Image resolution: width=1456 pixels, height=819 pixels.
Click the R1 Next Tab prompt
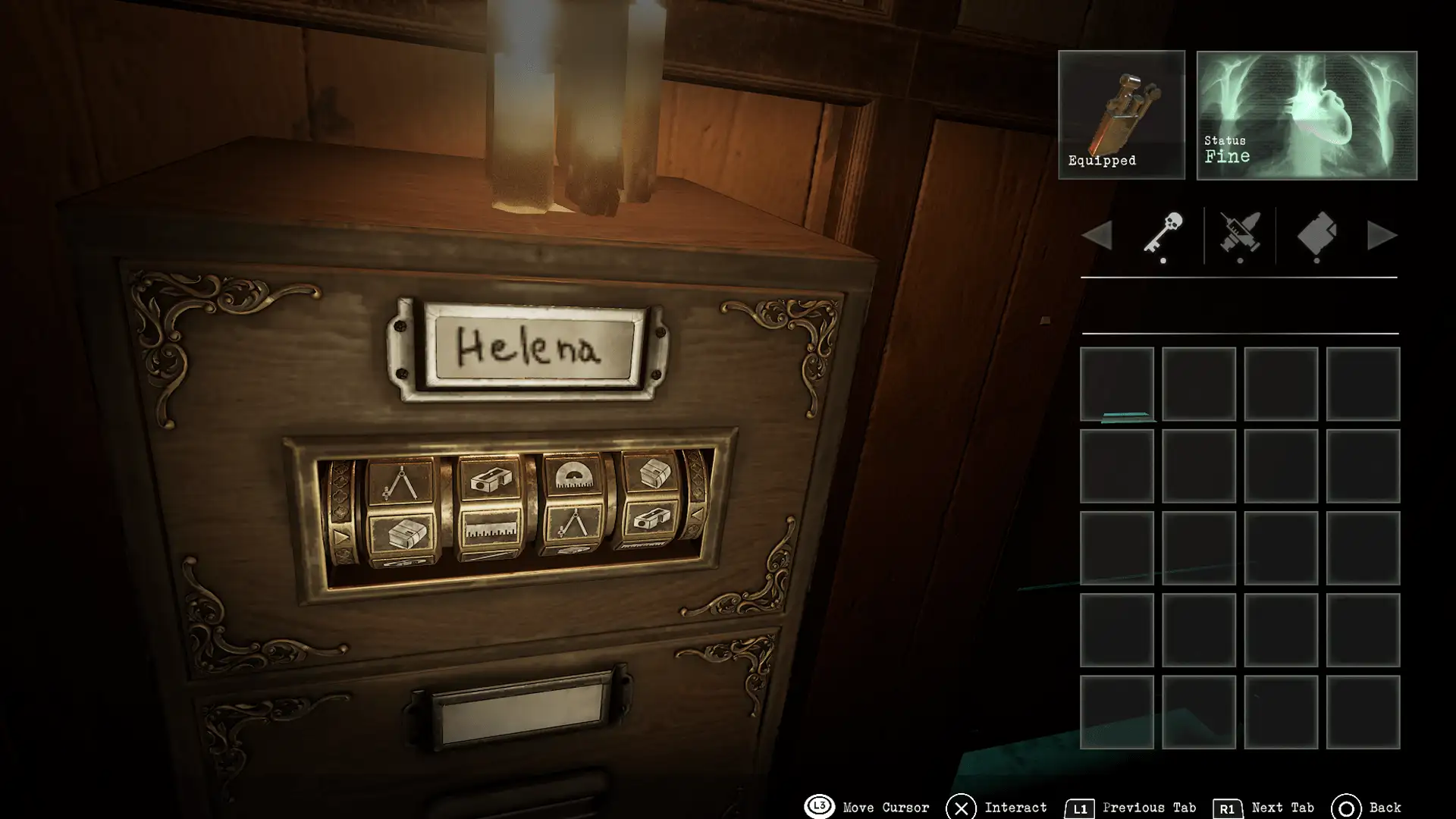(x=1228, y=807)
